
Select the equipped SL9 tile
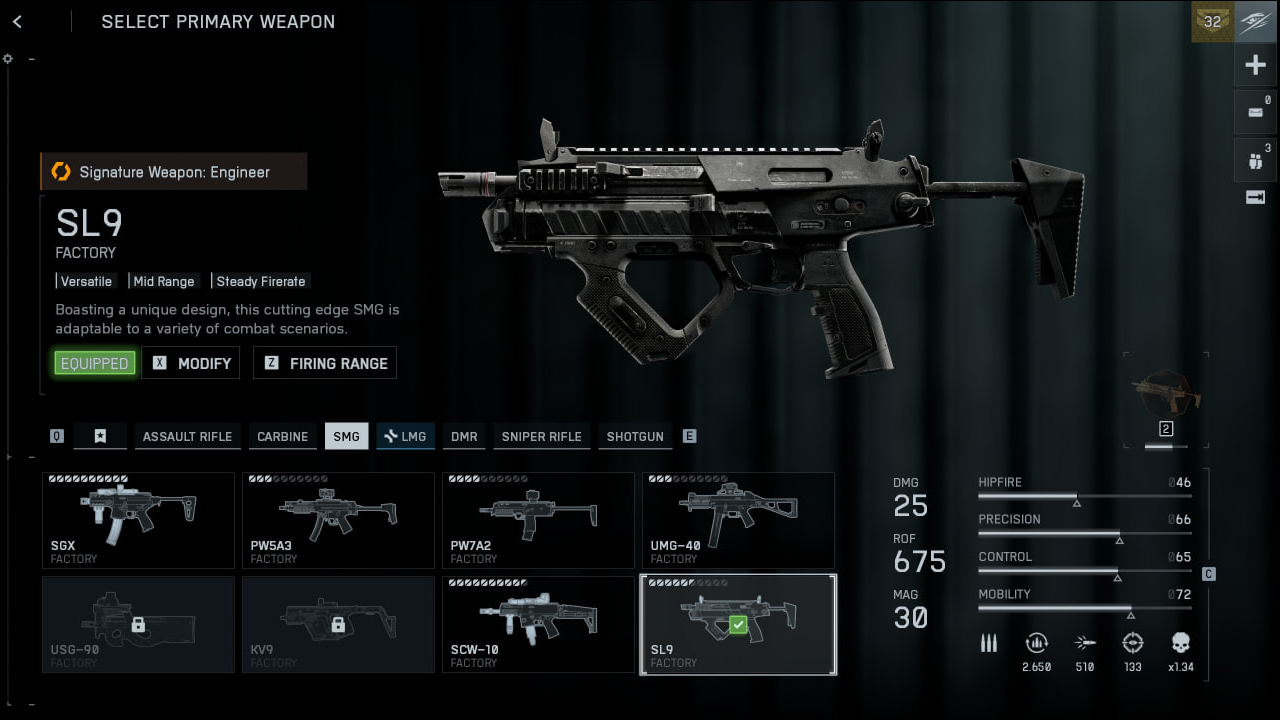[x=738, y=624]
